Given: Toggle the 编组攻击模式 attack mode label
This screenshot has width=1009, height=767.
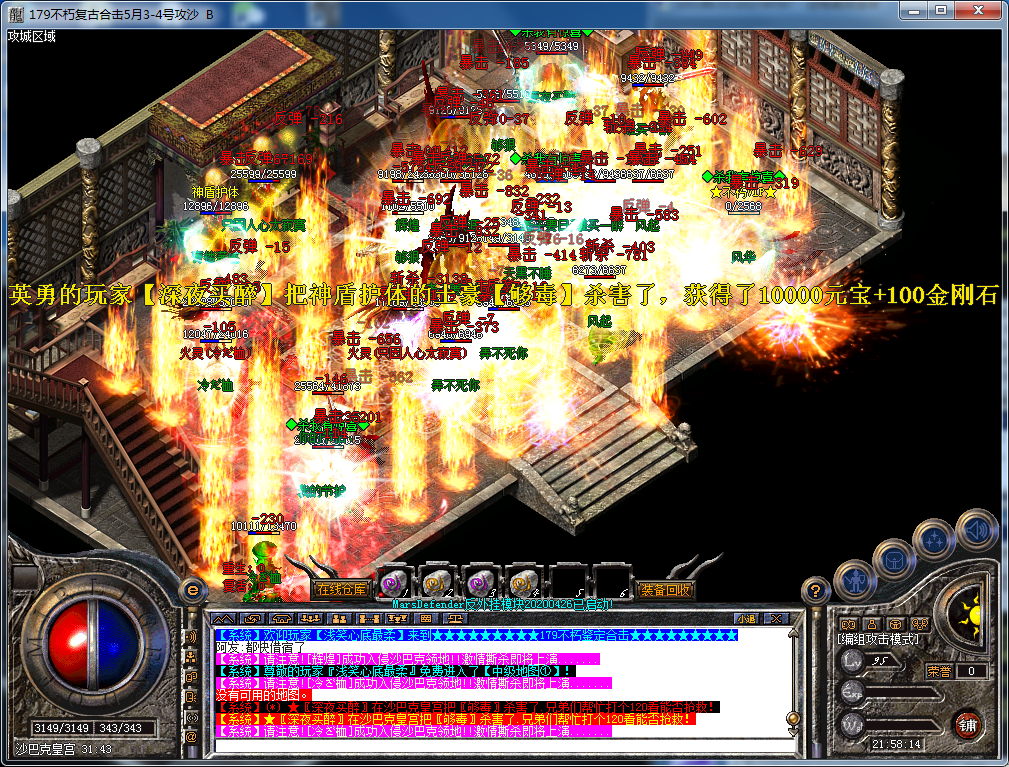Looking at the screenshot, I should tap(878, 638).
